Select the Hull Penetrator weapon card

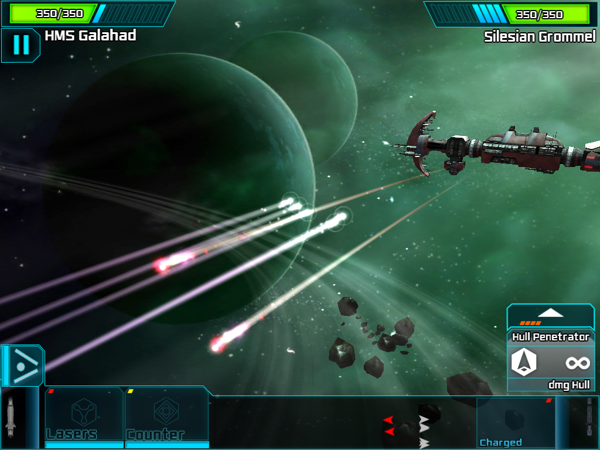[551, 361]
